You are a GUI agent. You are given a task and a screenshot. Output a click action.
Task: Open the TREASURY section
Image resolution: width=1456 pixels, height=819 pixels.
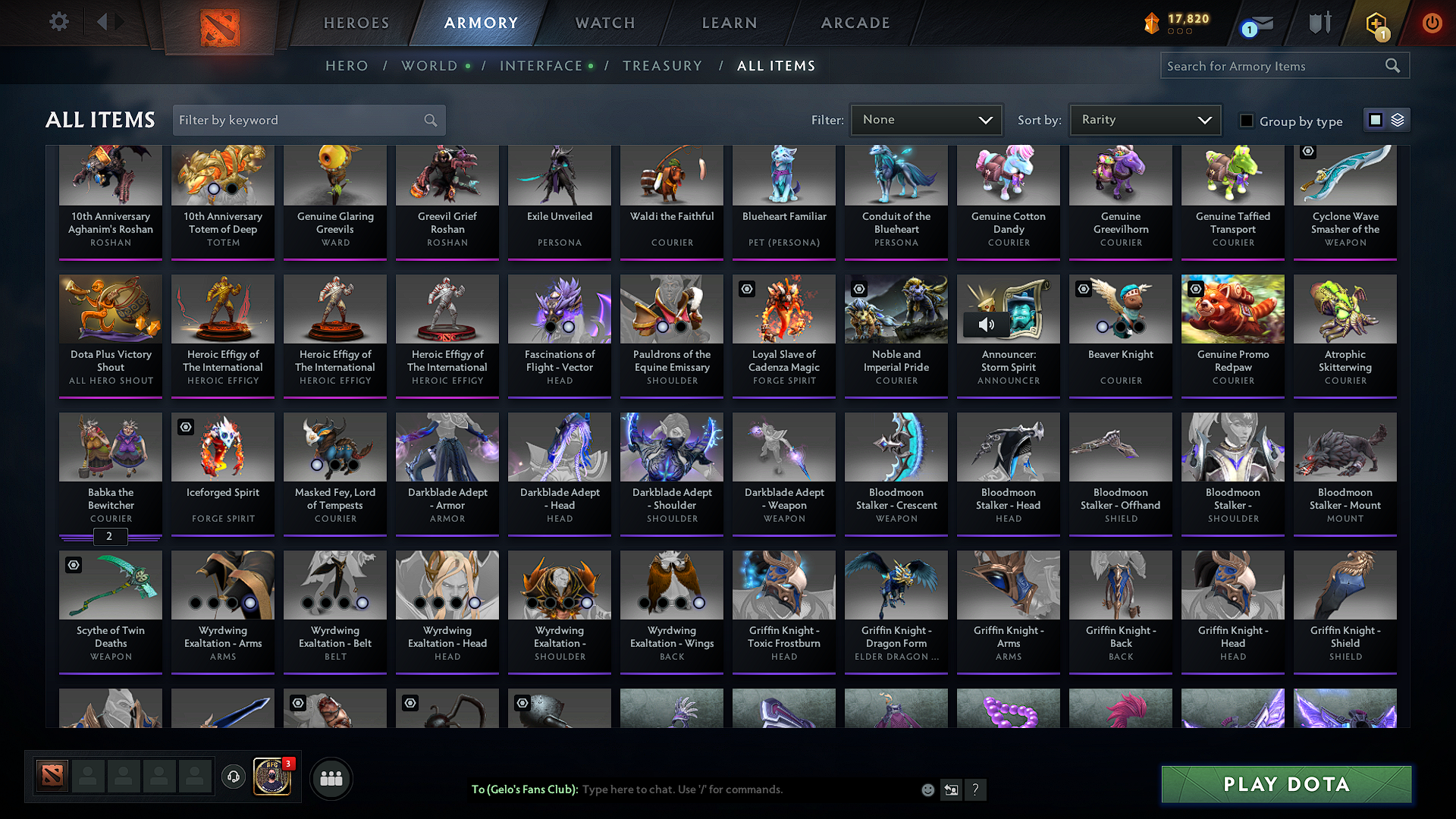[662, 66]
